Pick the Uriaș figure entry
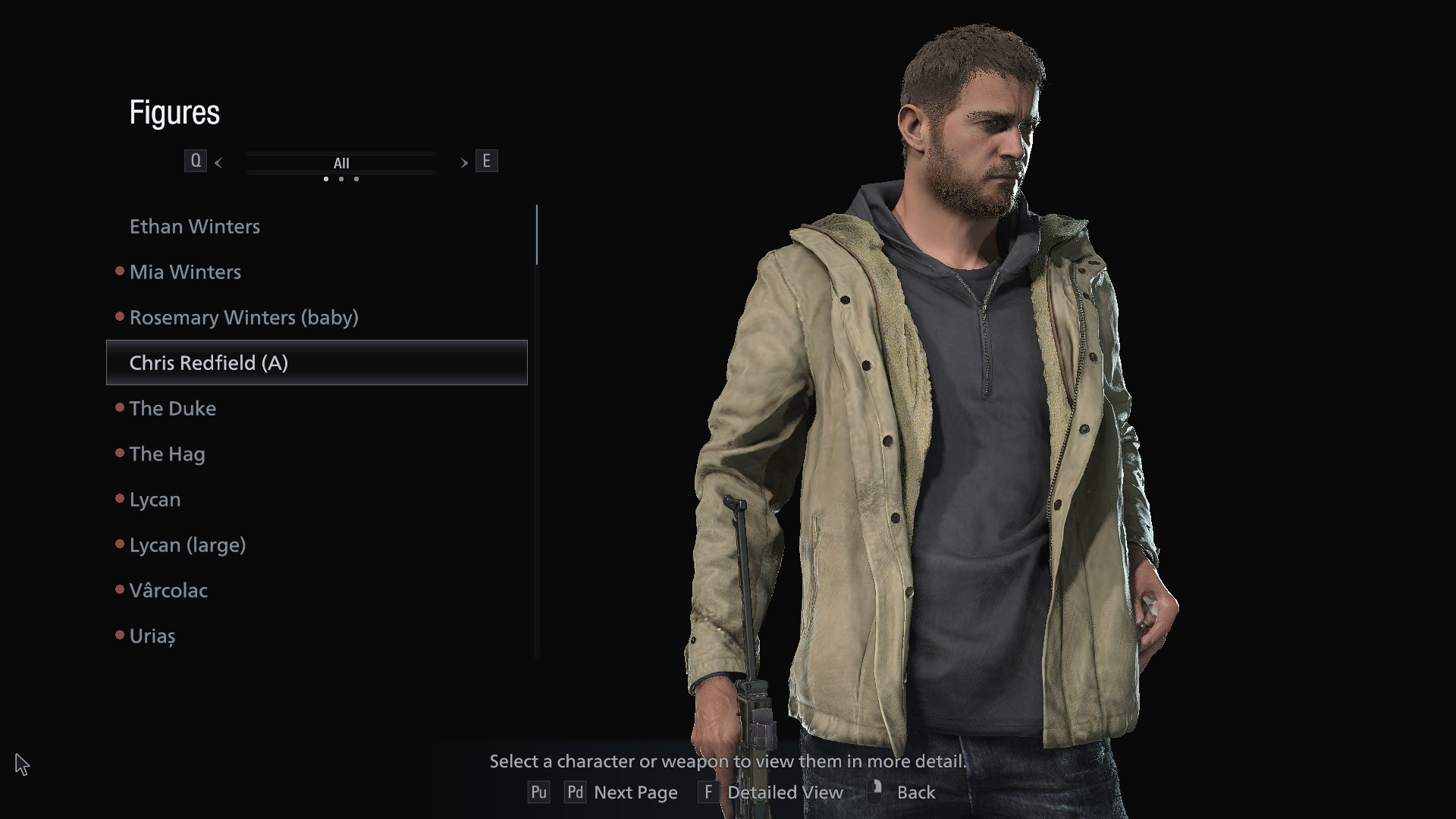The height and width of the screenshot is (819, 1456). pos(152,636)
